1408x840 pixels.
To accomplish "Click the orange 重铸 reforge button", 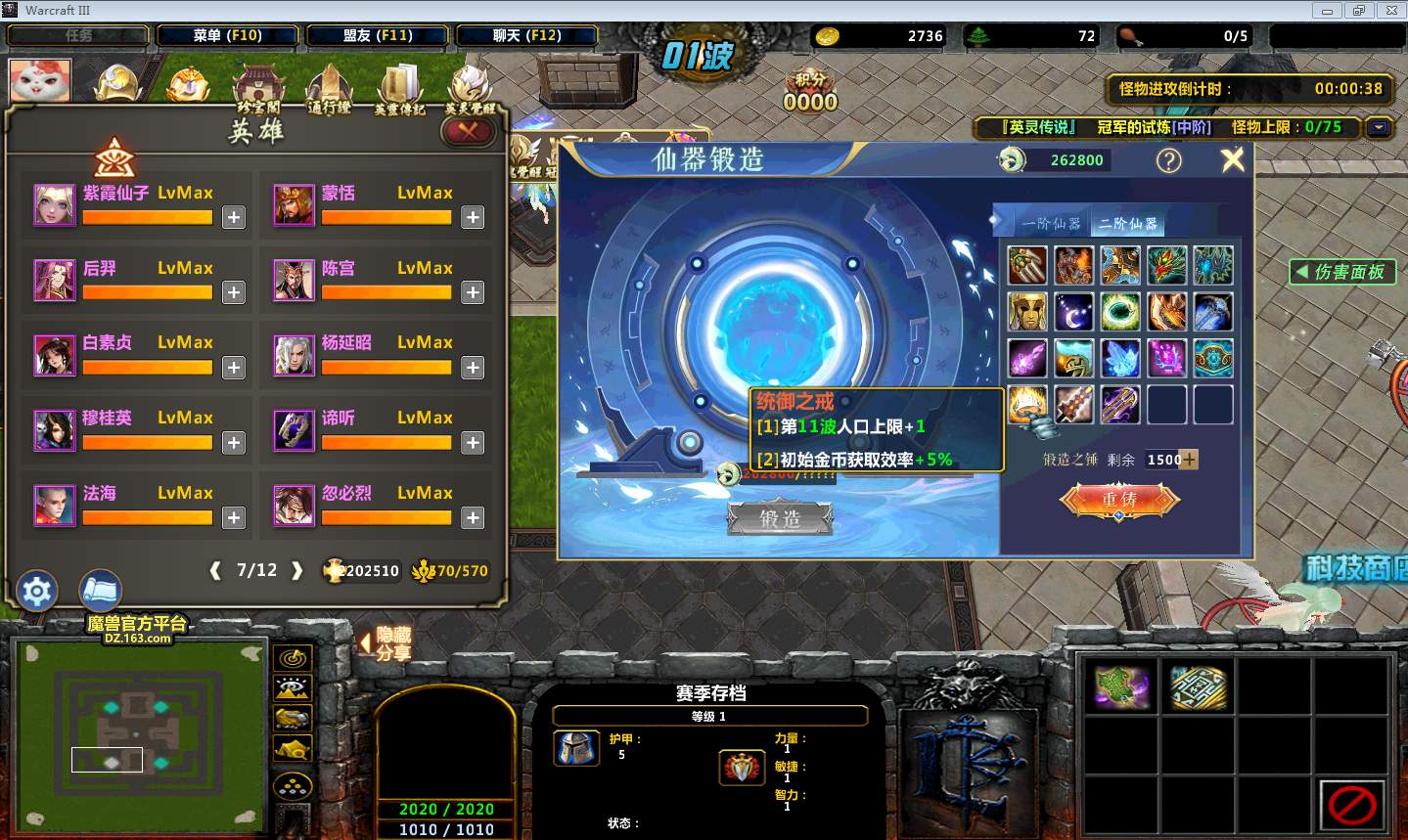I will coord(1119,499).
